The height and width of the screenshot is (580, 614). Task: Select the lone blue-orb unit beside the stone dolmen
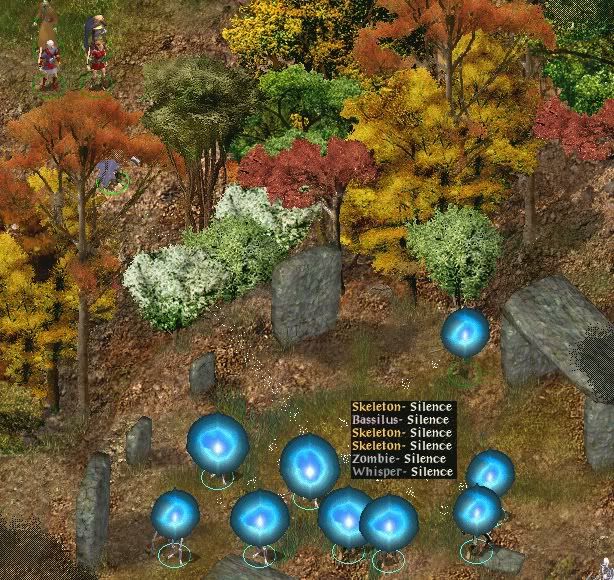(x=465, y=335)
